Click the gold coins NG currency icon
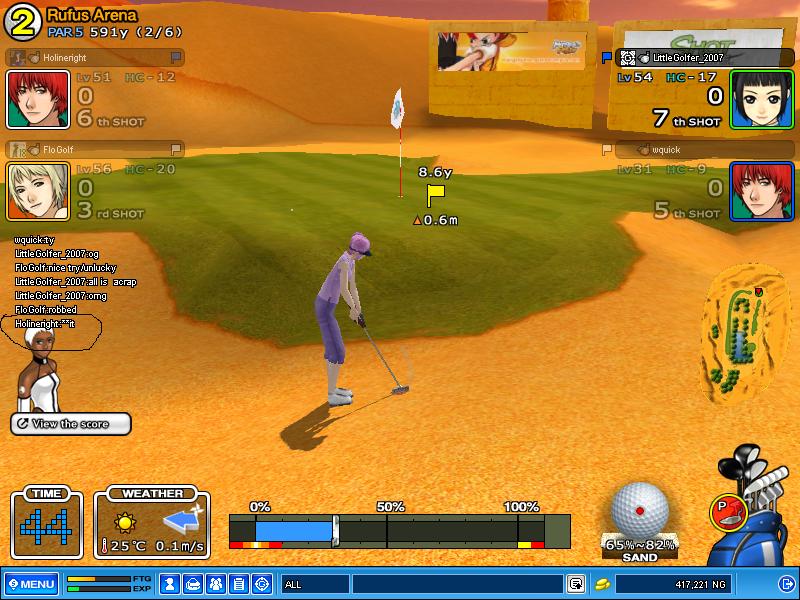Image resolution: width=800 pixels, height=600 pixels. (x=602, y=583)
